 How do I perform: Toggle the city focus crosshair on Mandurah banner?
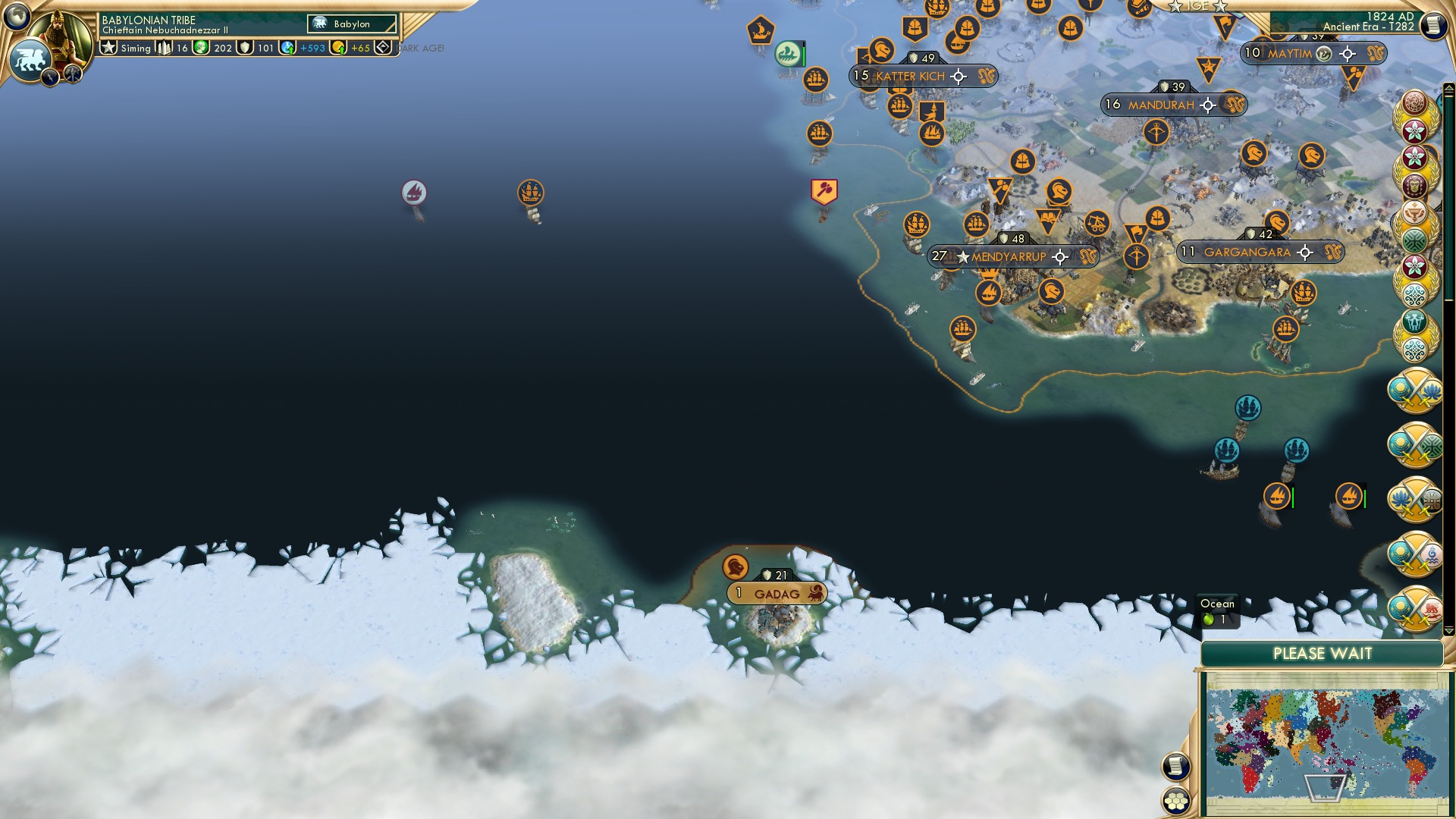pyautogui.click(x=1208, y=105)
